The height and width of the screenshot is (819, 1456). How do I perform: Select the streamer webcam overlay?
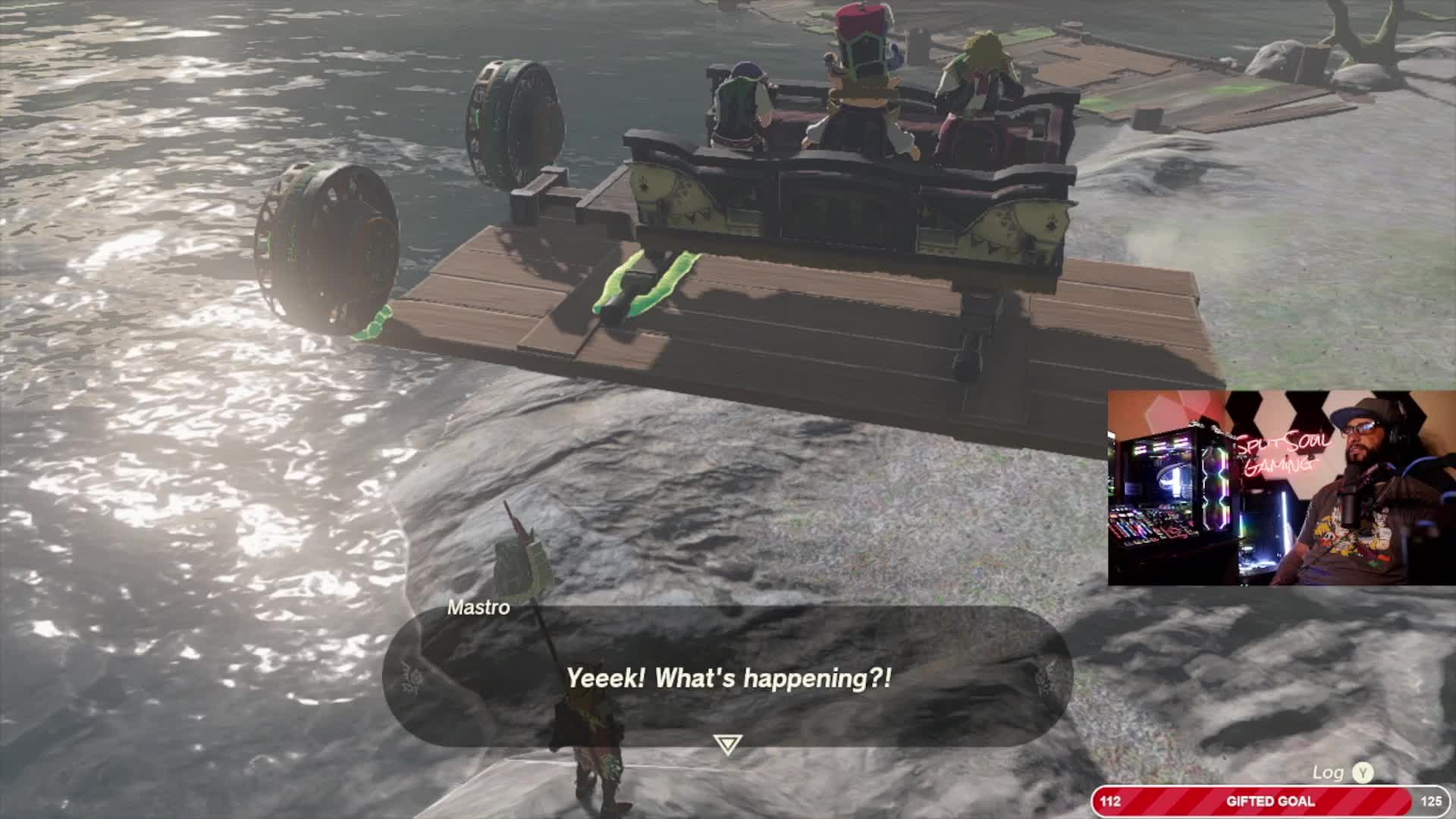click(x=1281, y=488)
